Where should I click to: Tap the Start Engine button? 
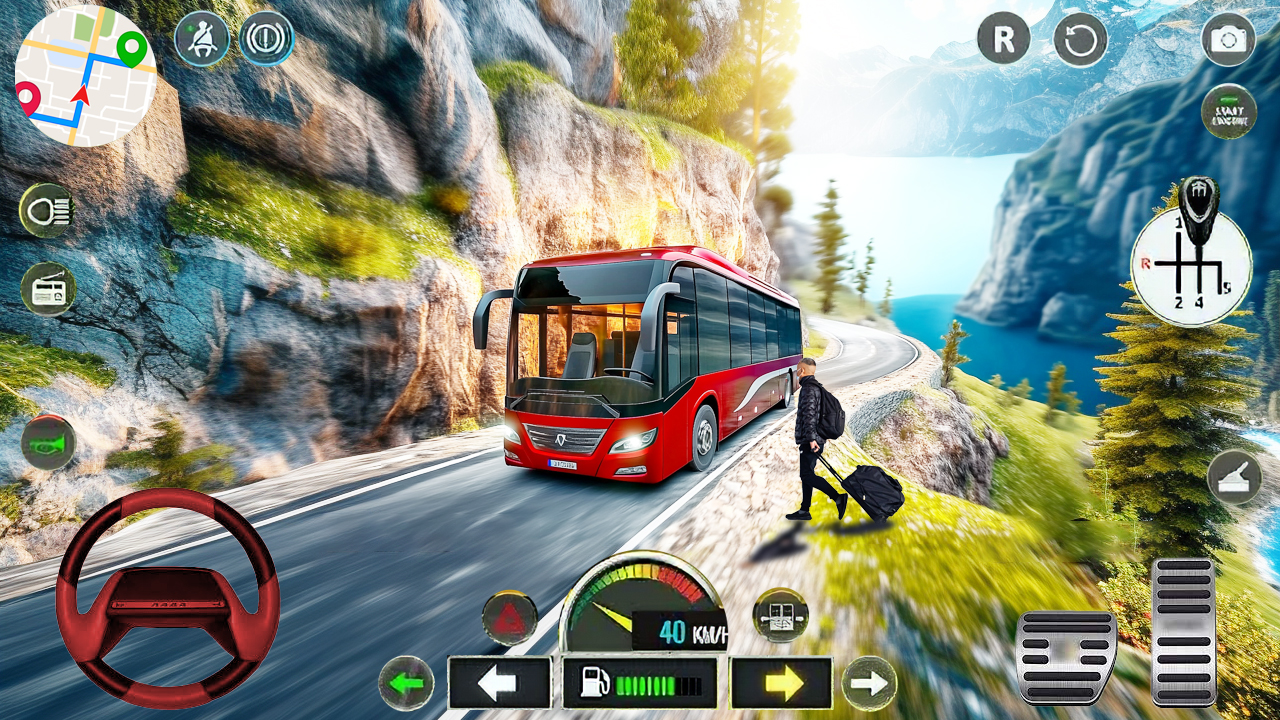(x=1228, y=111)
